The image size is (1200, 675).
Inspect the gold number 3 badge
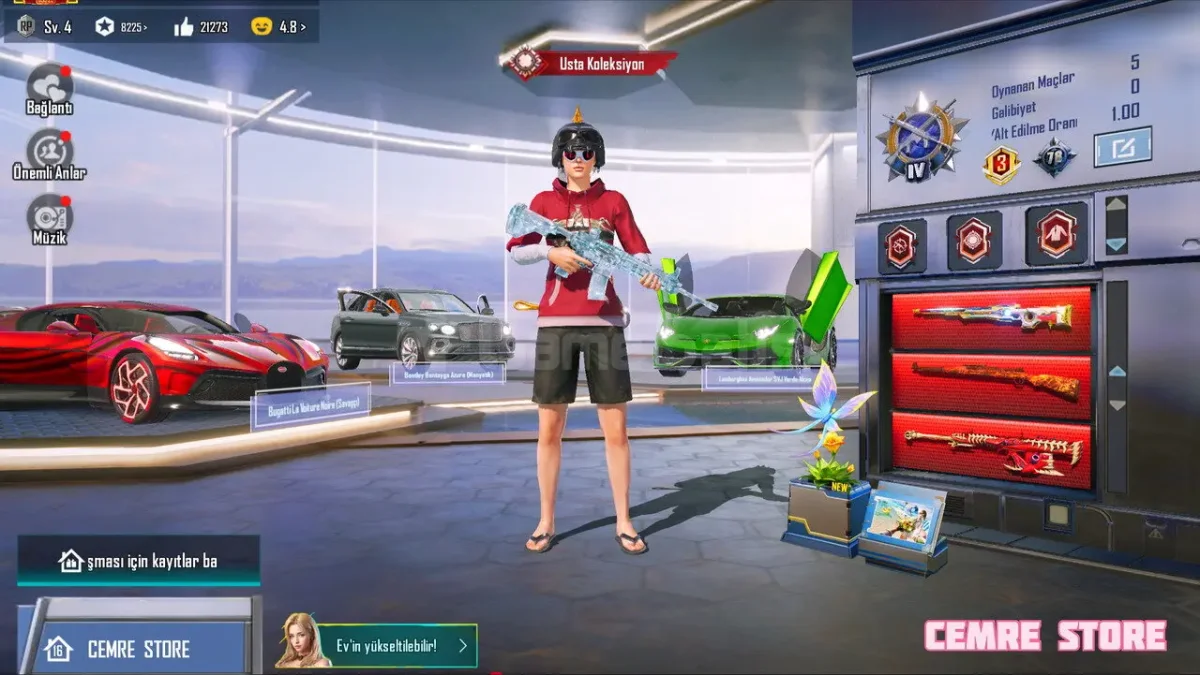tap(1000, 163)
